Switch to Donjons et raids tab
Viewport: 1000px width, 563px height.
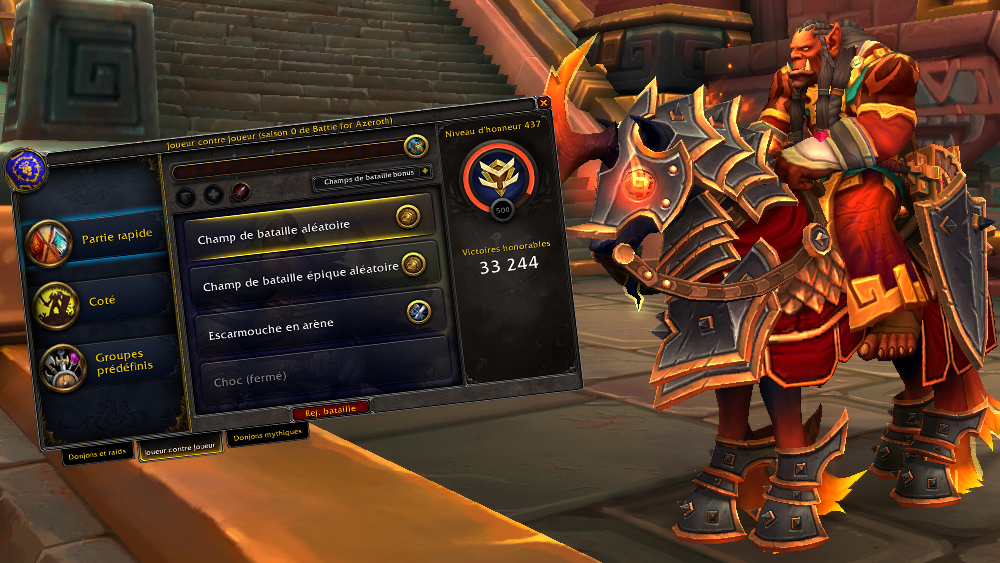97,452
